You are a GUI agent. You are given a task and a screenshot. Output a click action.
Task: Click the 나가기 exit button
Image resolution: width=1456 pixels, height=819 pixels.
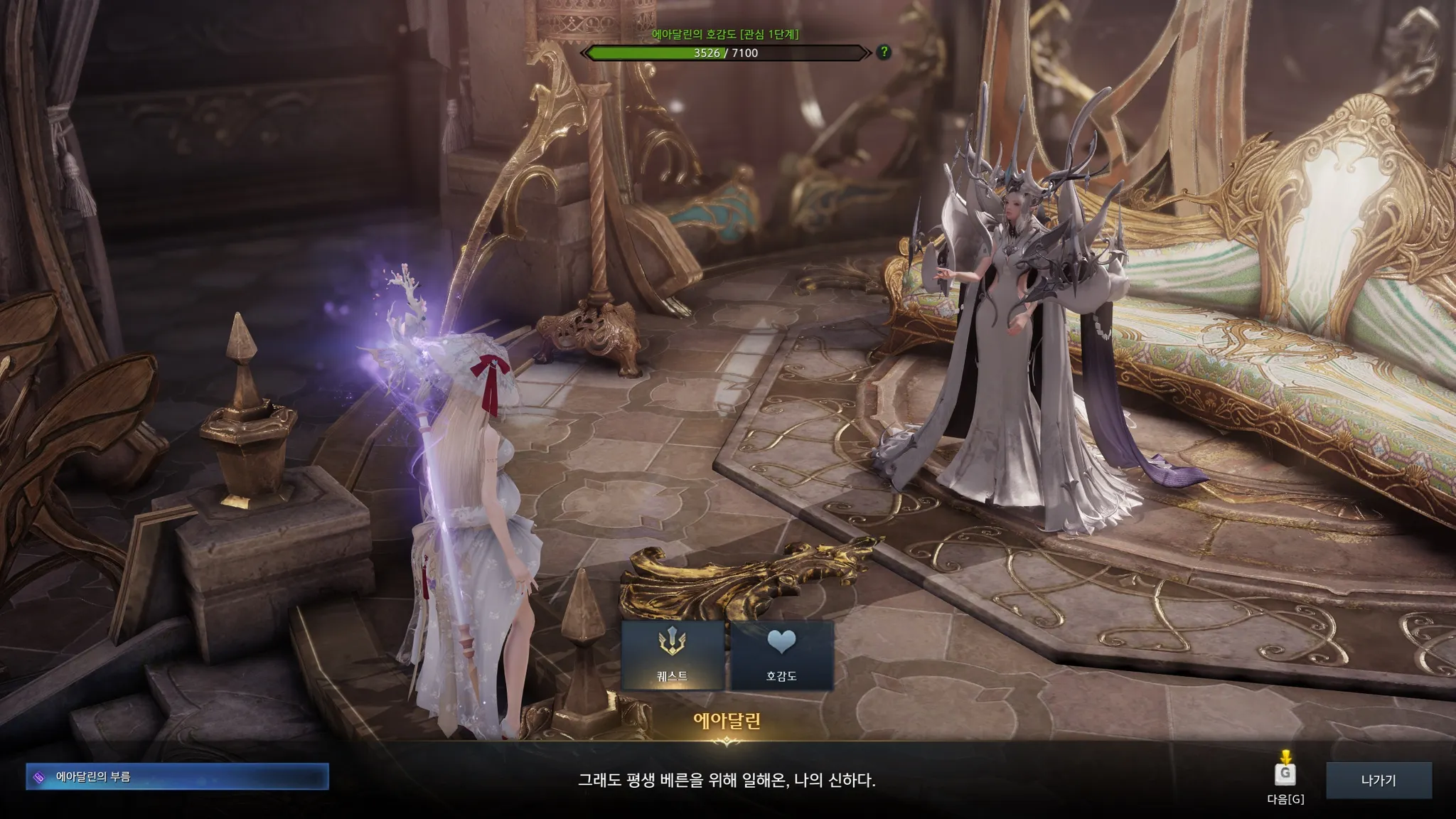(x=1378, y=780)
